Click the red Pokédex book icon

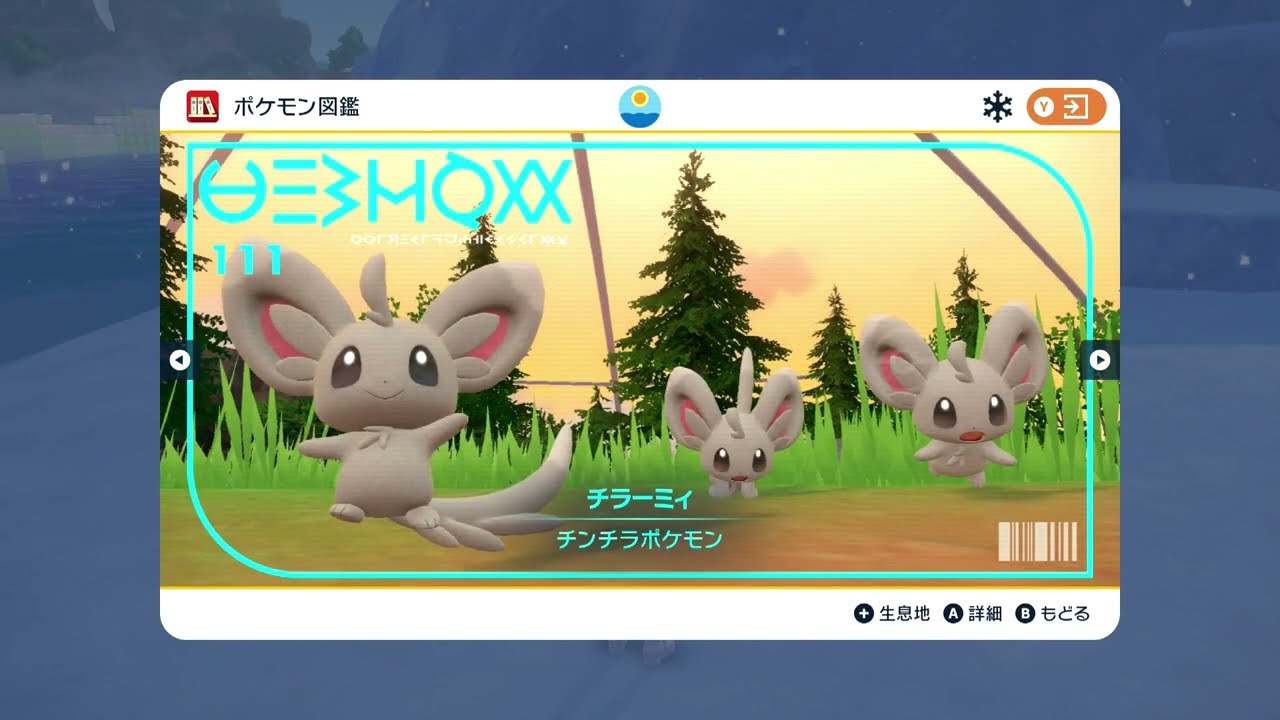pyautogui.click(x=201, y=104)
